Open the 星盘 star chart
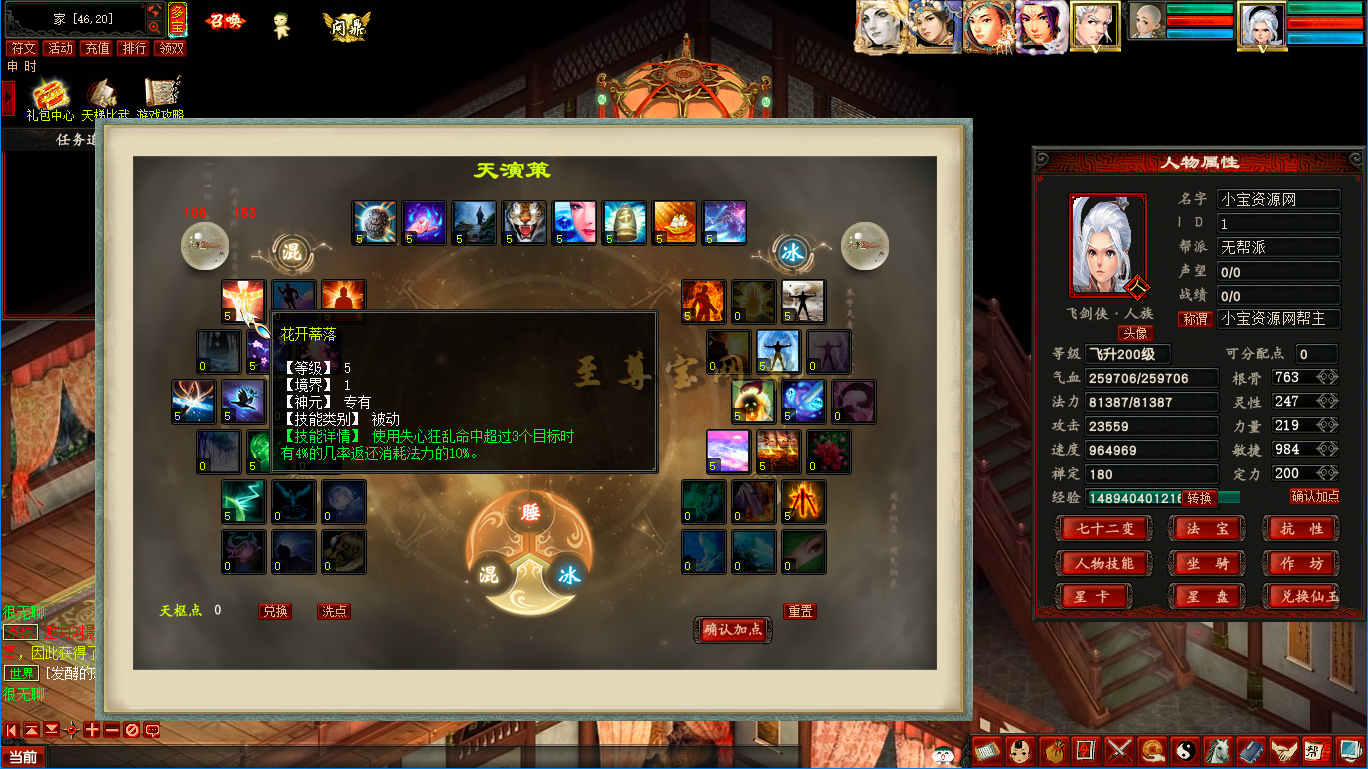Viewport: 1368px width, 769px height. pyautogui.click(x=1207, y=597)
